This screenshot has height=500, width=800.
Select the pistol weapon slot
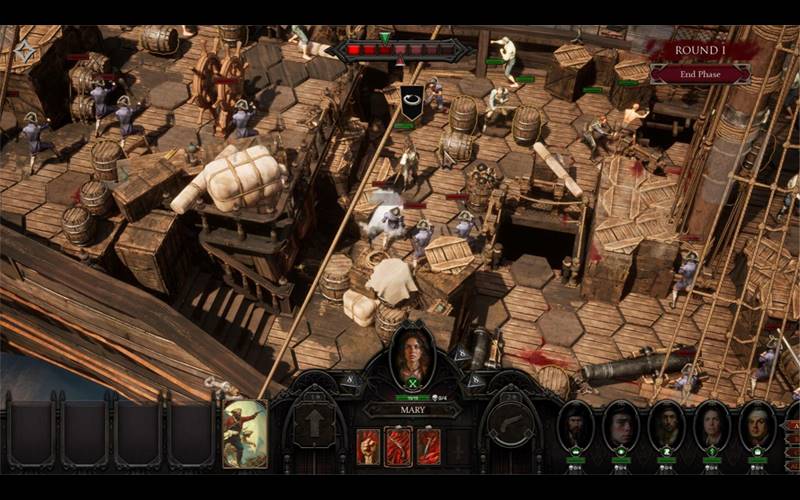click(x=511, y=425)
